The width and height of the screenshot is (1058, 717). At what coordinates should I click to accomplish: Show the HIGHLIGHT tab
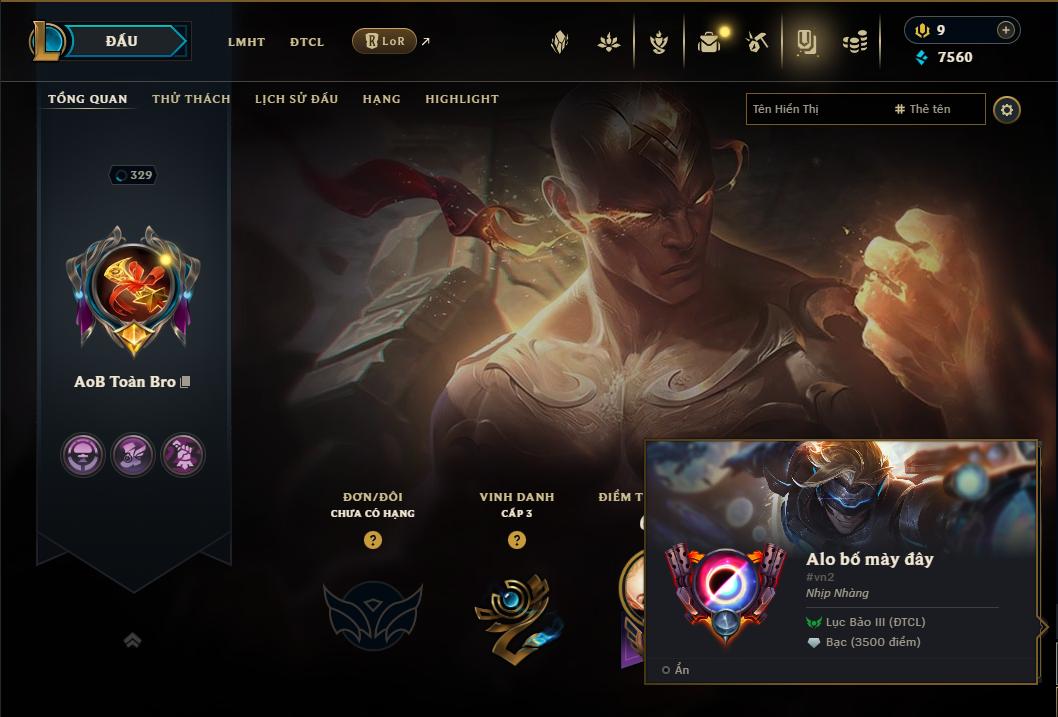click(462, 99)
